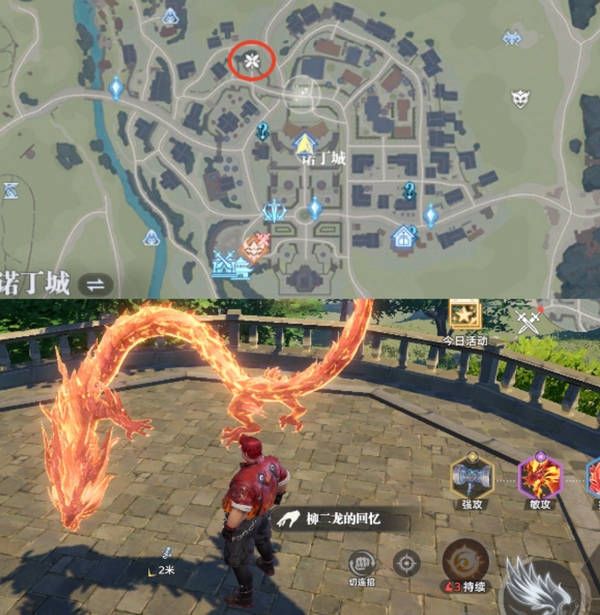The height and width of the screenshot is (615, 600).
Task: Click the fox mask marker on the map
Action: (x=521, y=97)
